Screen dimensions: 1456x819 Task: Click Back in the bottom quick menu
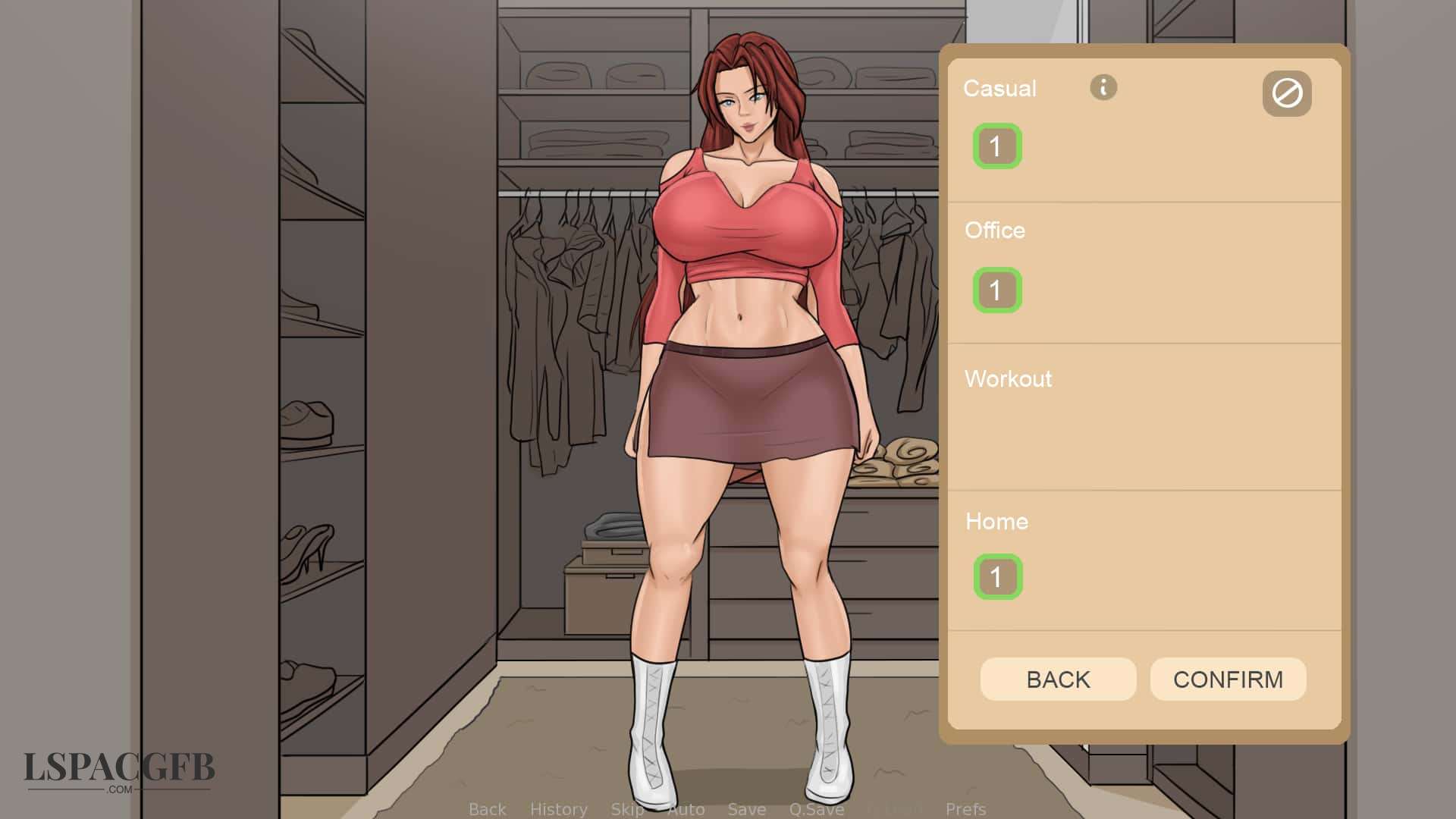point(488,809)
